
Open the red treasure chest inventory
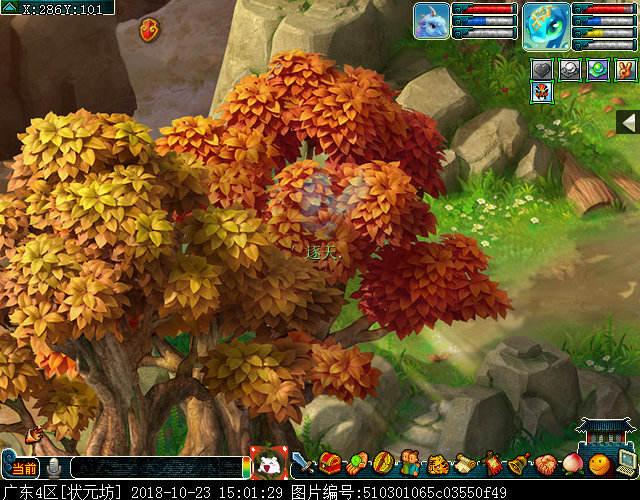point(330,464)
